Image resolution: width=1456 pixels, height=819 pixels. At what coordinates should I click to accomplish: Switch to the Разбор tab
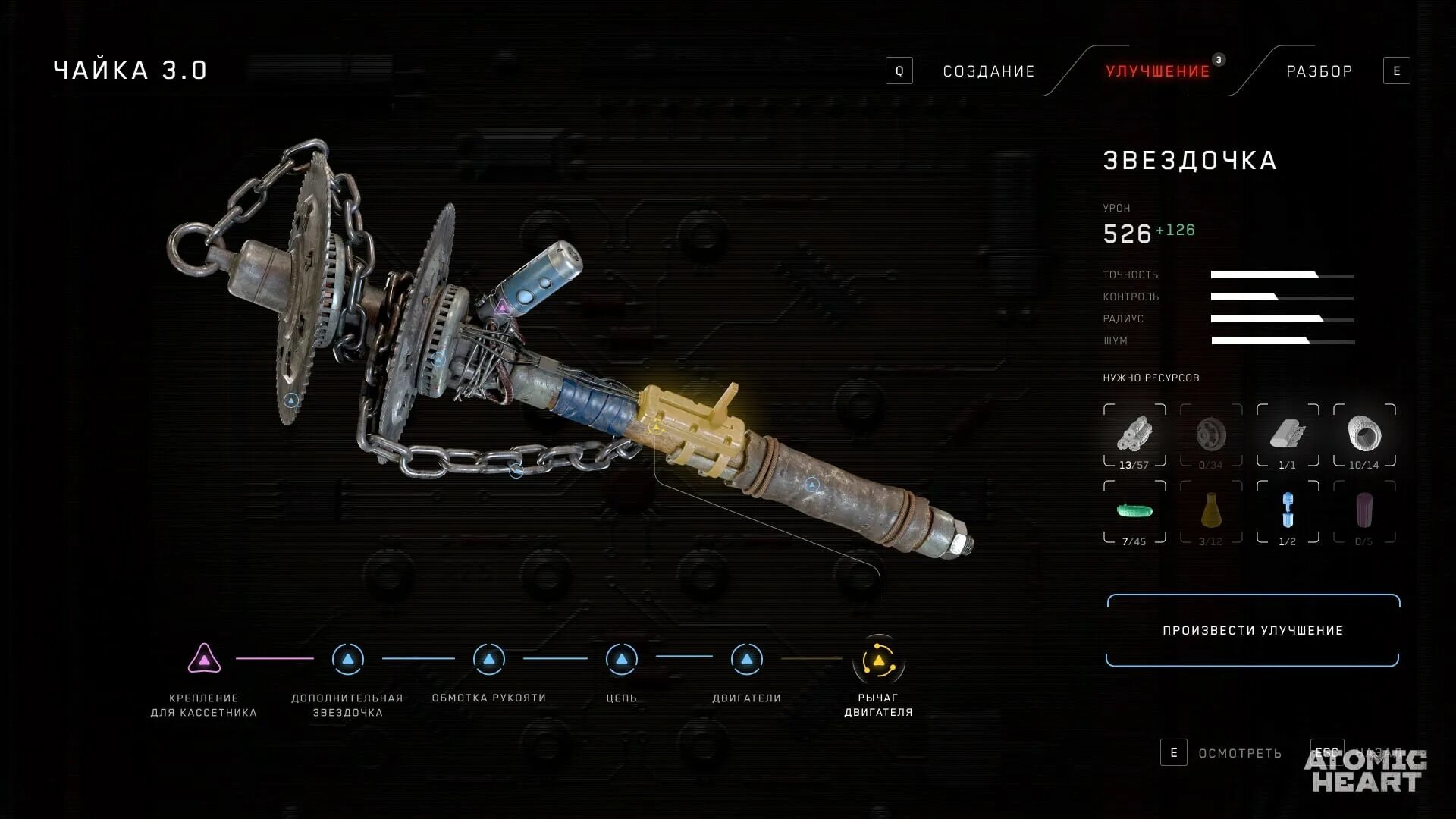click(x=1319, y=71)
